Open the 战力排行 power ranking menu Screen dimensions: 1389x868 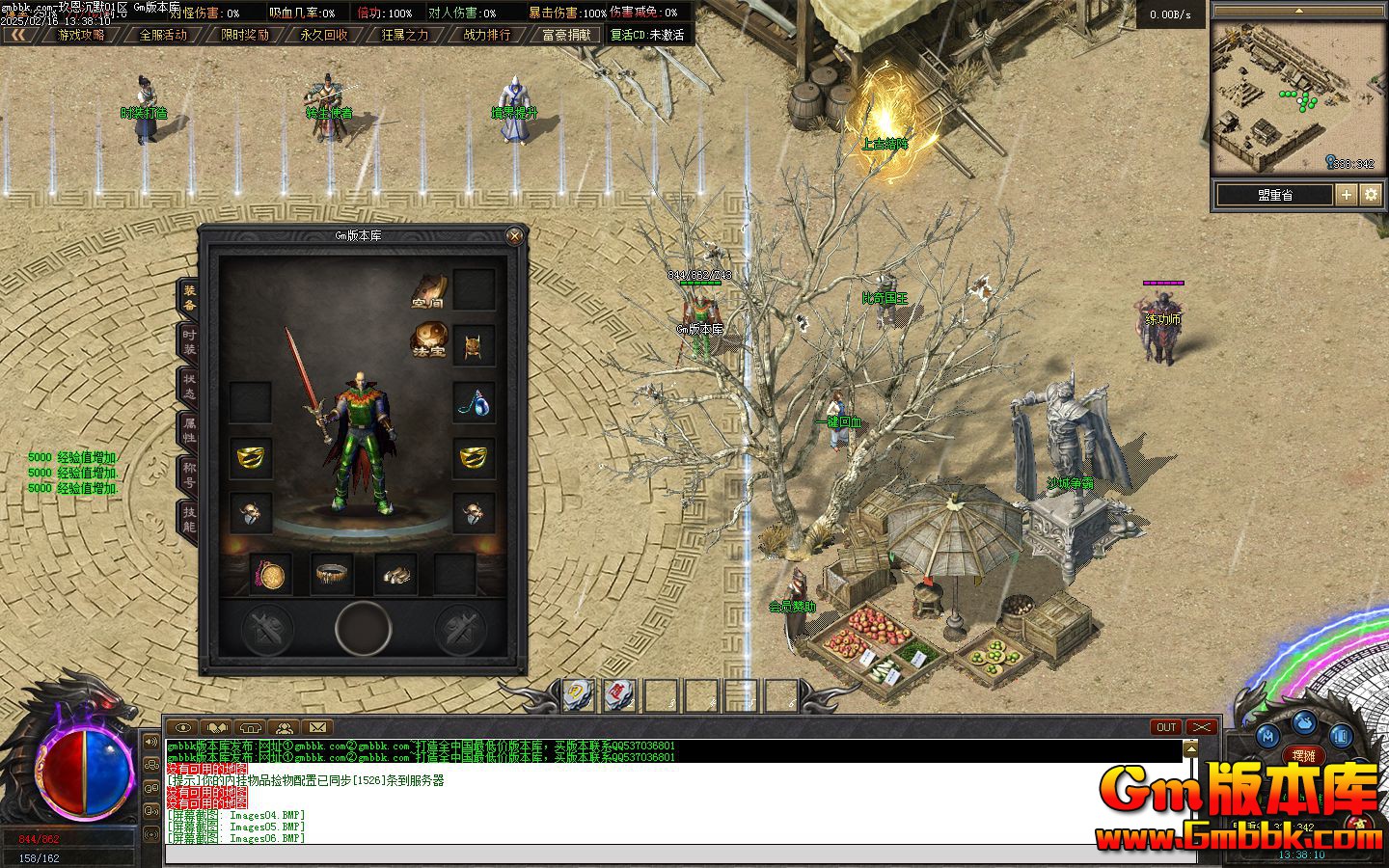486,35
